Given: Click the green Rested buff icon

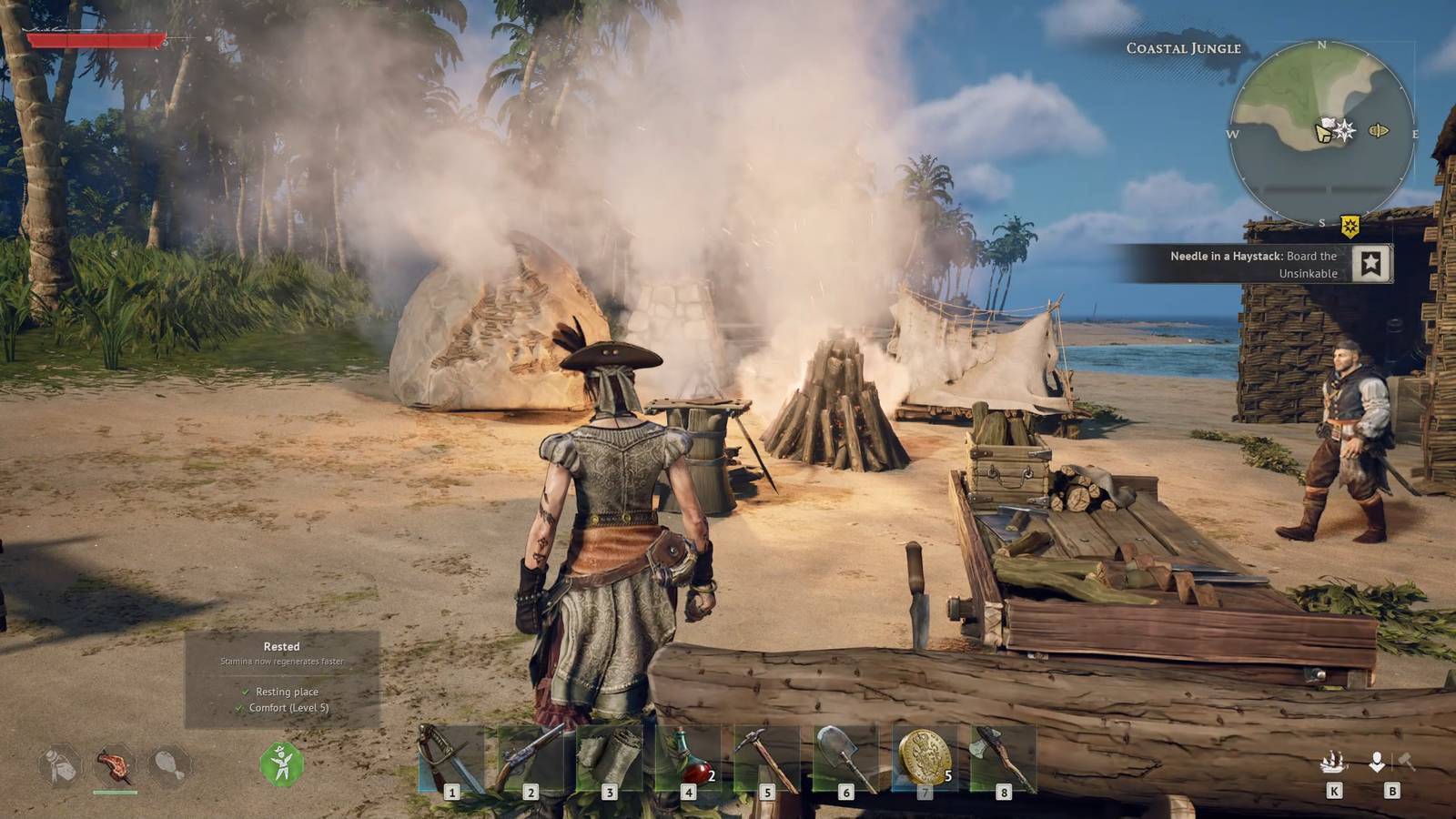Looking at the screenshot, I should click(x=282, y=763).
